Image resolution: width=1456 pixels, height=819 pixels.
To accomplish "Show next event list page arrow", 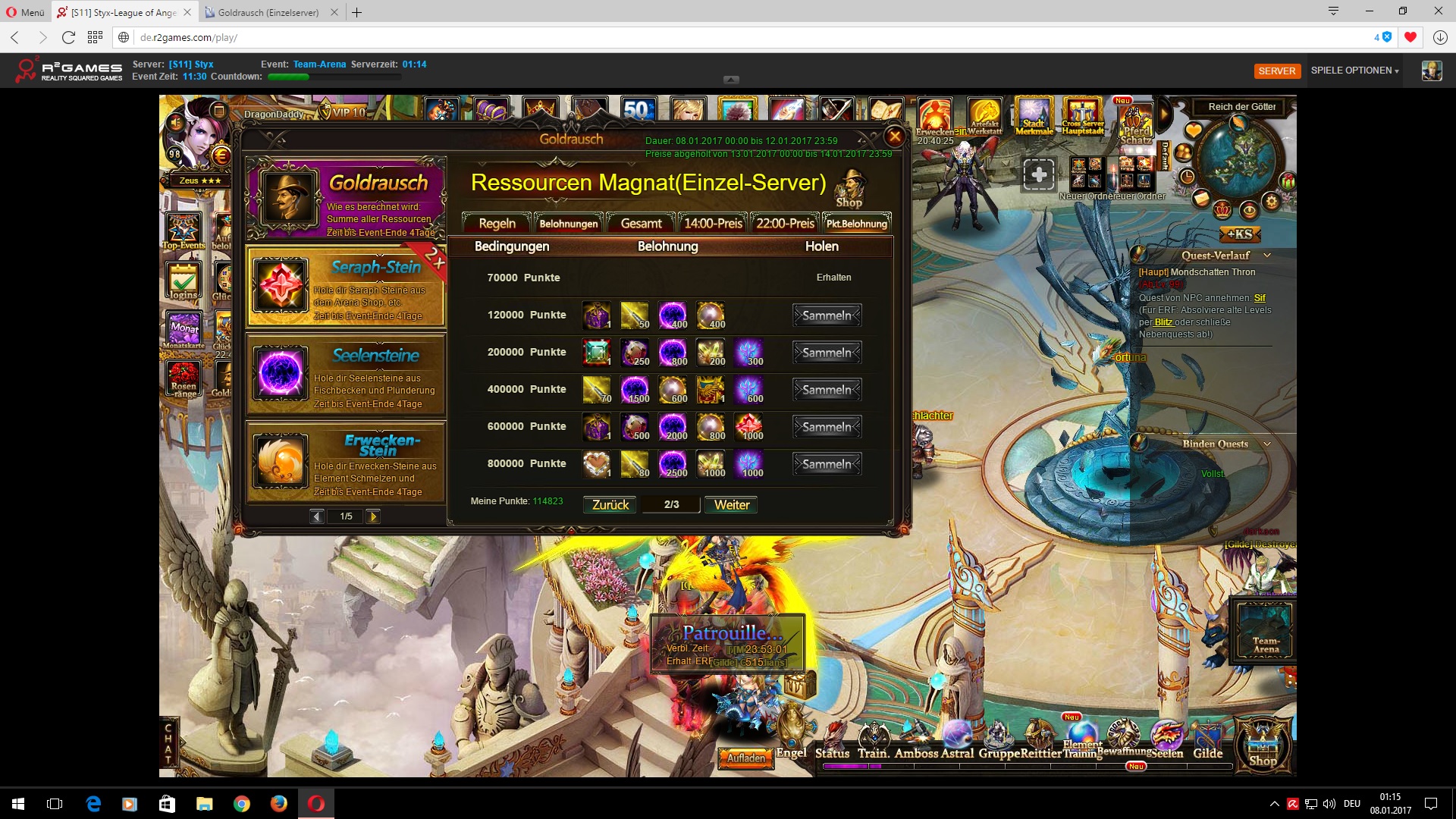I will (373, 516).
